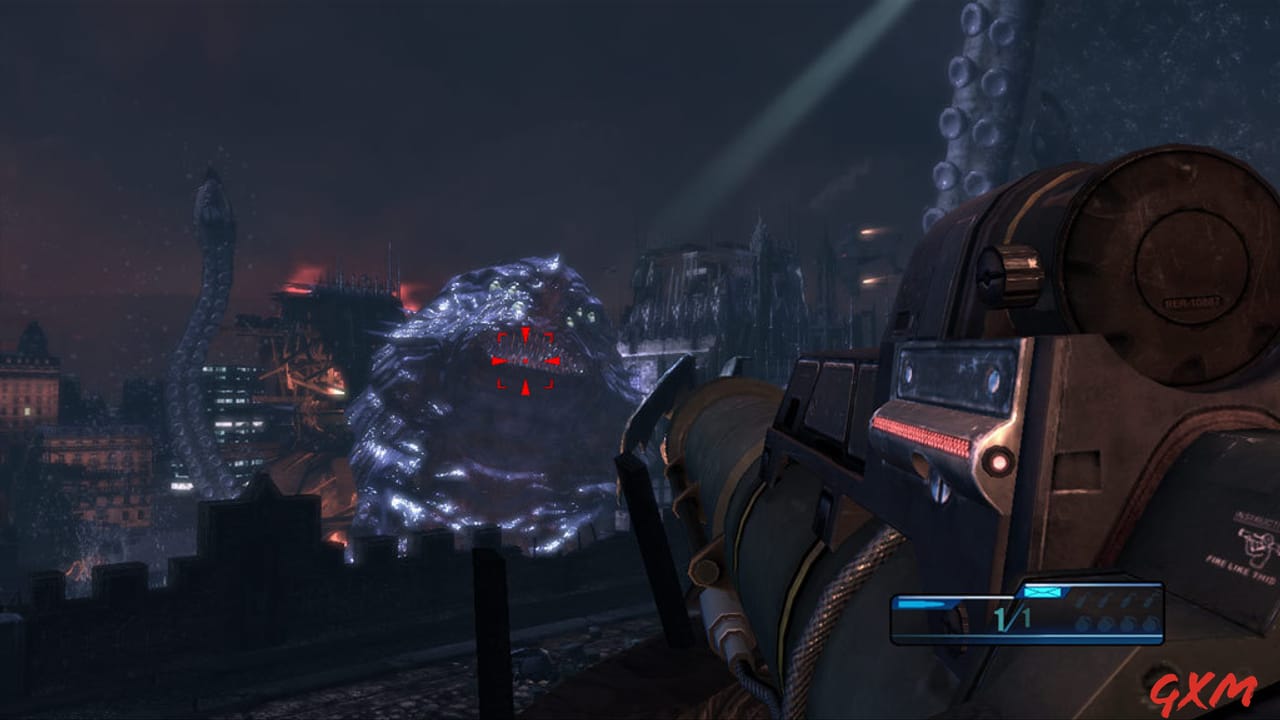Viewport: 1280px width, 720px height.
Task: Select the envelope-style ammo icon on the HUD
Action: click(1041, 592)
